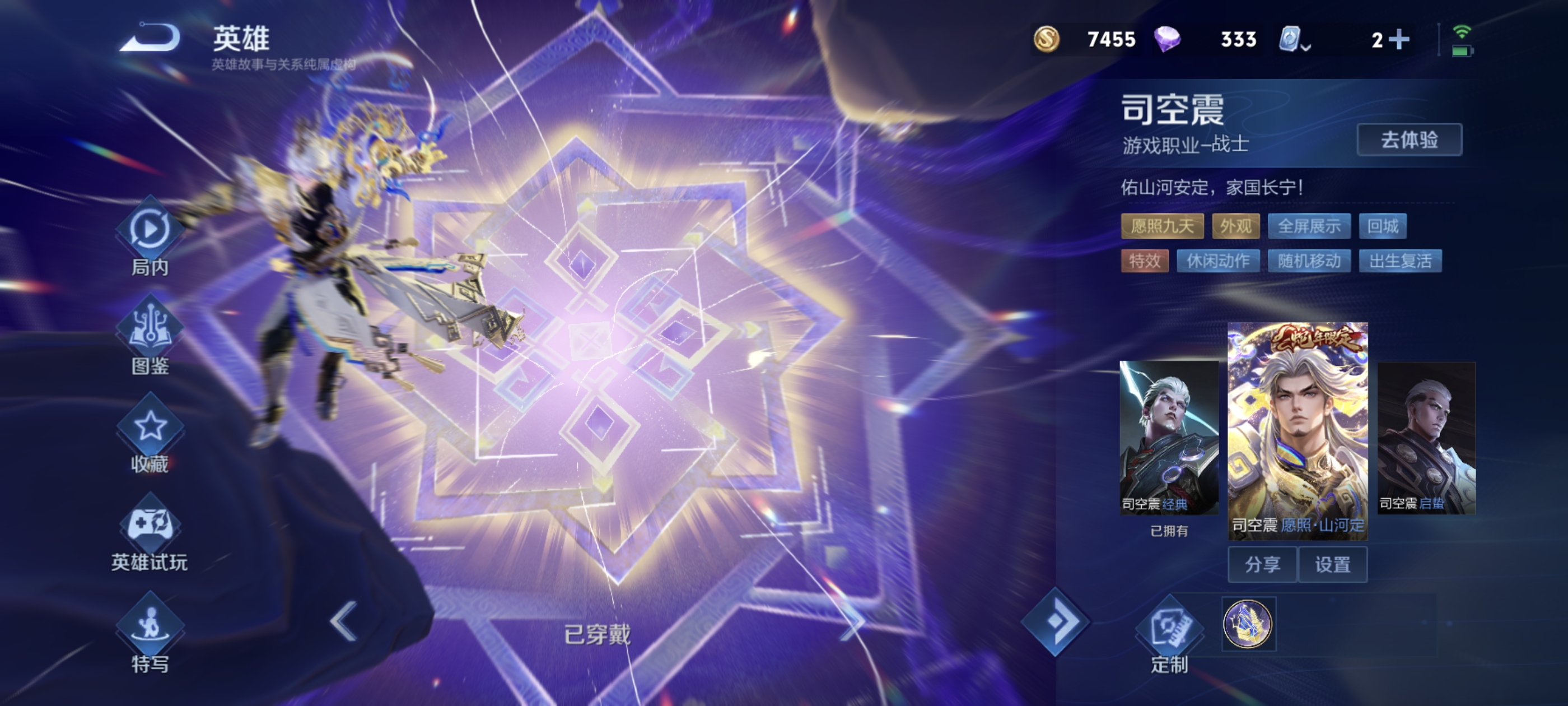The height and width of the screenshot is (706, 1568).
Task: Select the 司空震 经典 skin thumbnail
Action: click(x=1169, y=436)
